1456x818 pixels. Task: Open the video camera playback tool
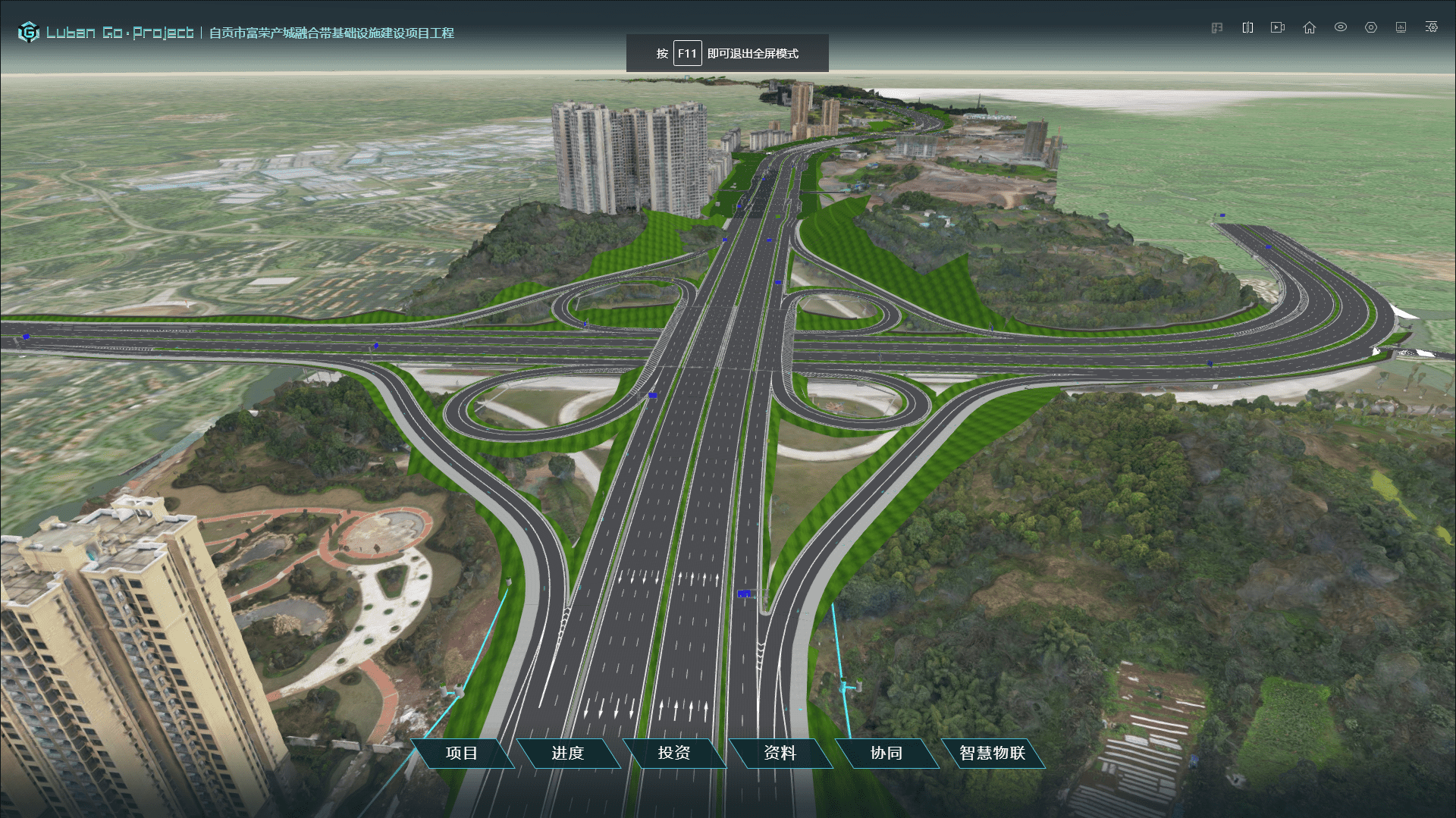1278,28
